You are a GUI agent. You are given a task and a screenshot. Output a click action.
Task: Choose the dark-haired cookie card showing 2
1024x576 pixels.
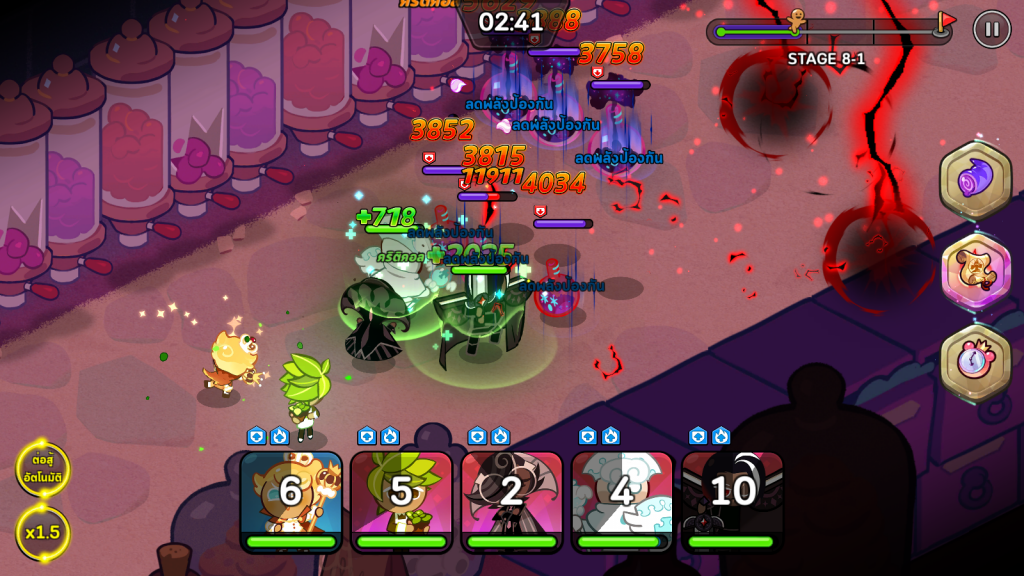pyautogui.click(x=511, y=497)
